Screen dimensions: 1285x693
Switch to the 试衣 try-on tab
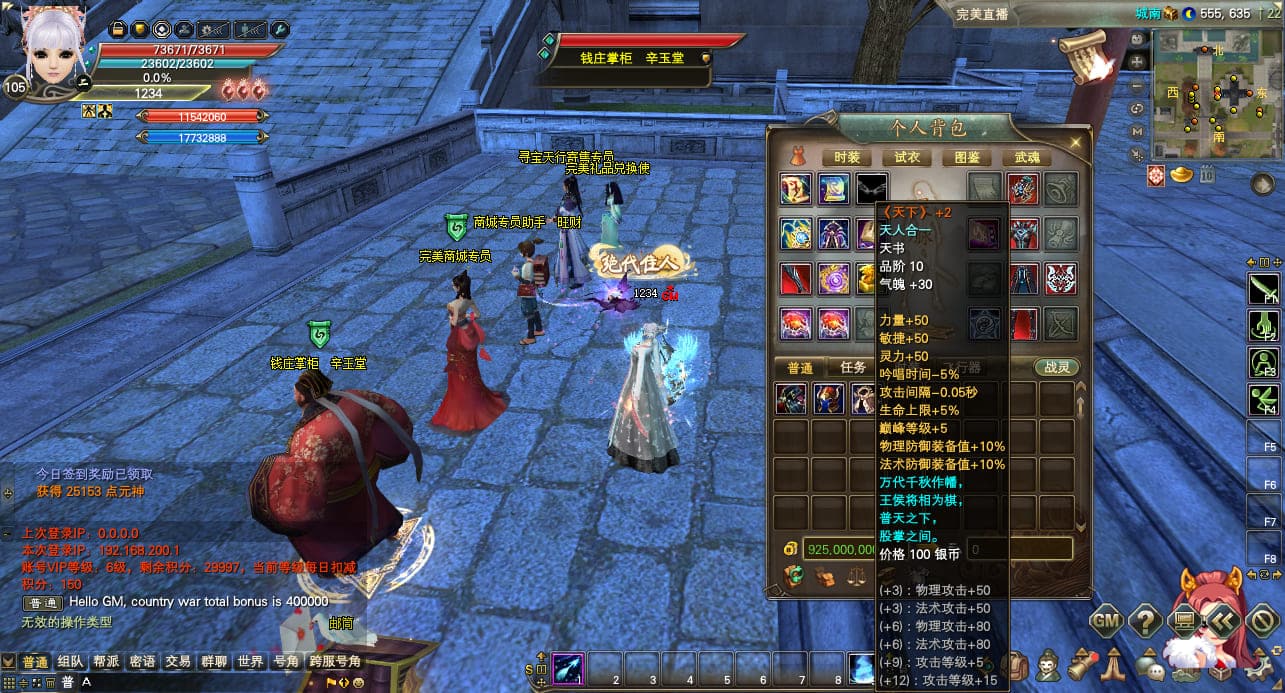pos(907,157)
